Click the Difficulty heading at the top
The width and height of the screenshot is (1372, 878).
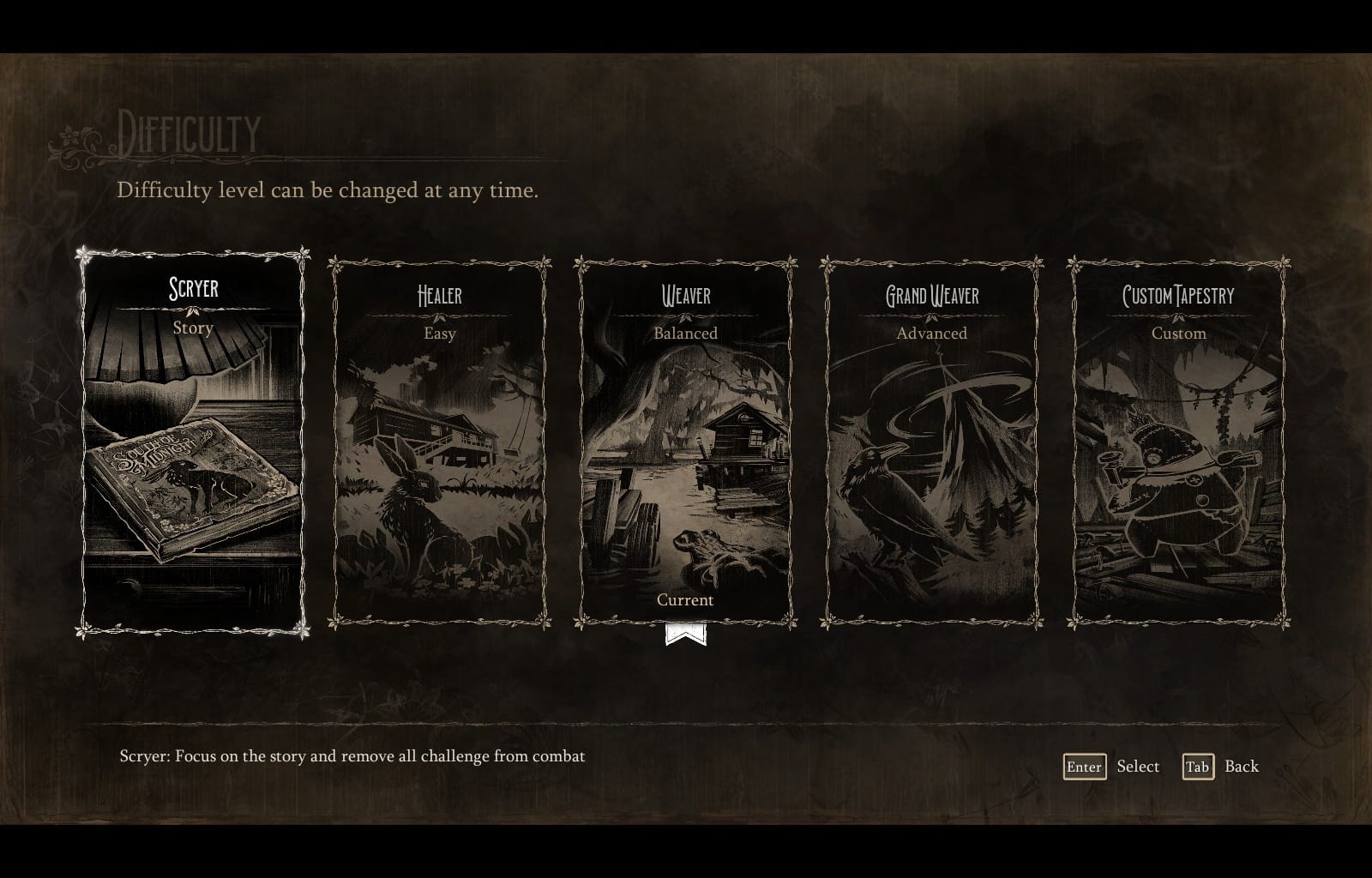(189, 133)
